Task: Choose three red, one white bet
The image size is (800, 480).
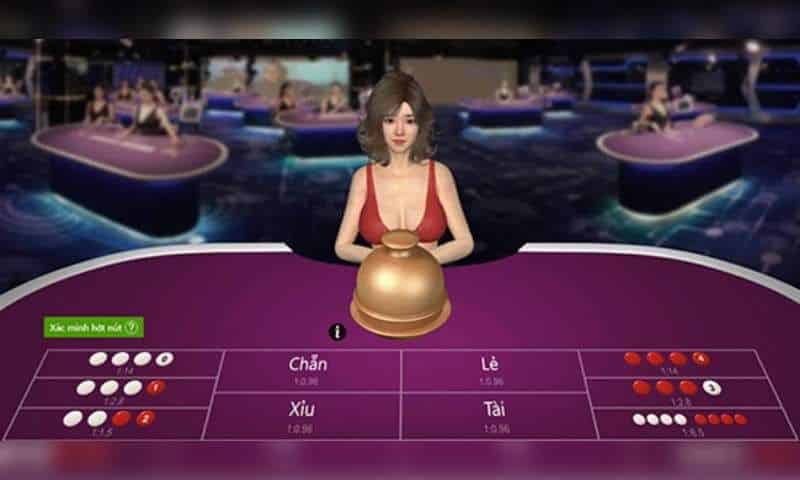Action: (x=679, y=390)
